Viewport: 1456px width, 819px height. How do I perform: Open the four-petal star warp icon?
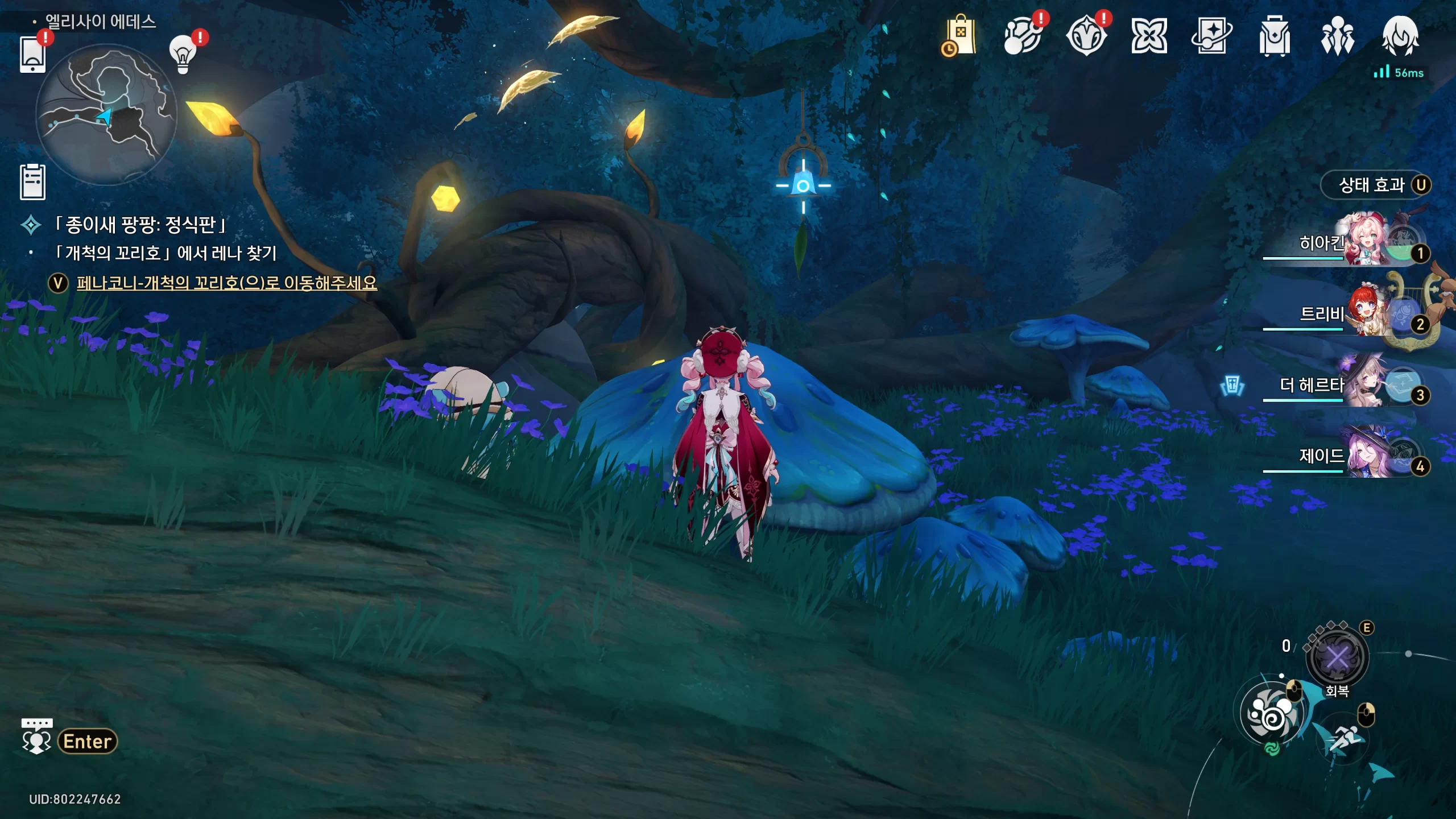(x=1149, y=36)
